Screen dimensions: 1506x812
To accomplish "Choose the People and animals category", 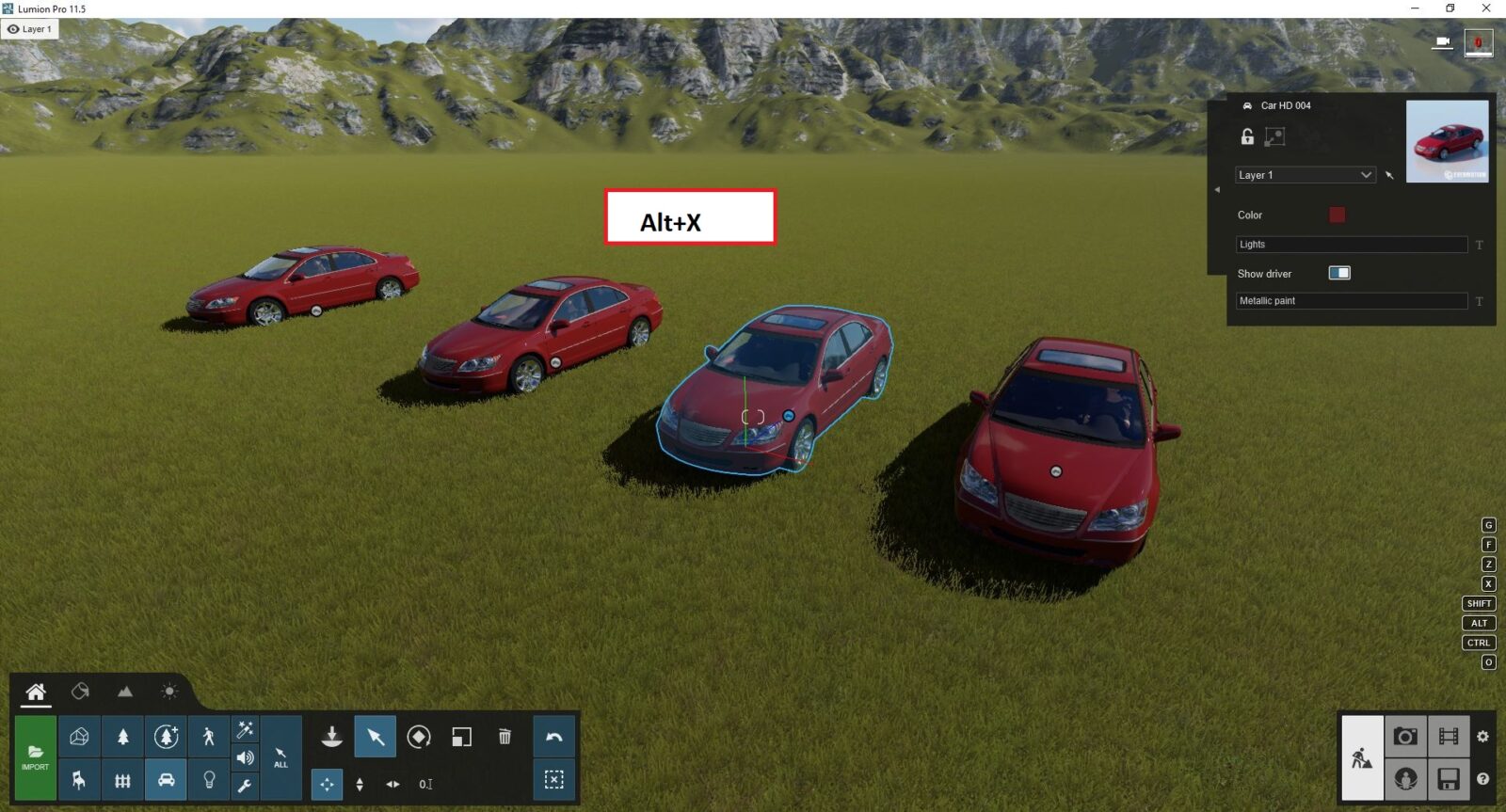I will (209, 737).
